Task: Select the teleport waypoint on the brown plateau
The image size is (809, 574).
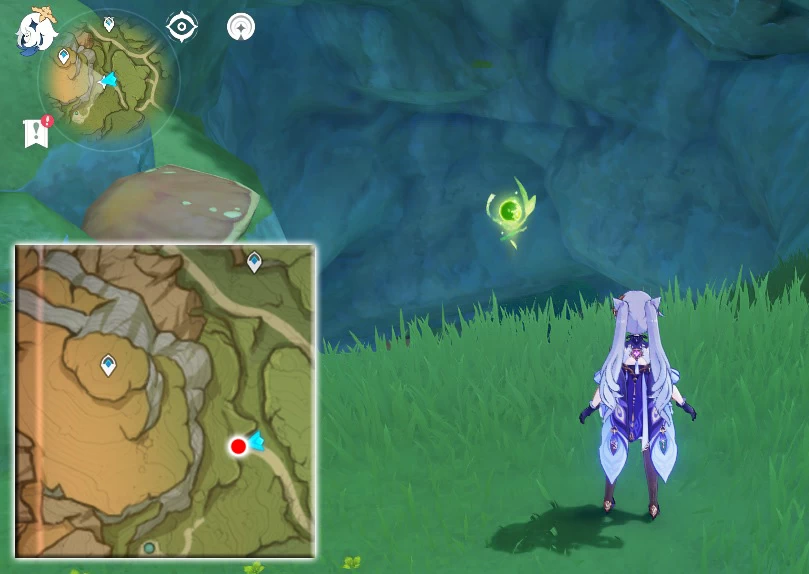Action: (x=108, y=366)
